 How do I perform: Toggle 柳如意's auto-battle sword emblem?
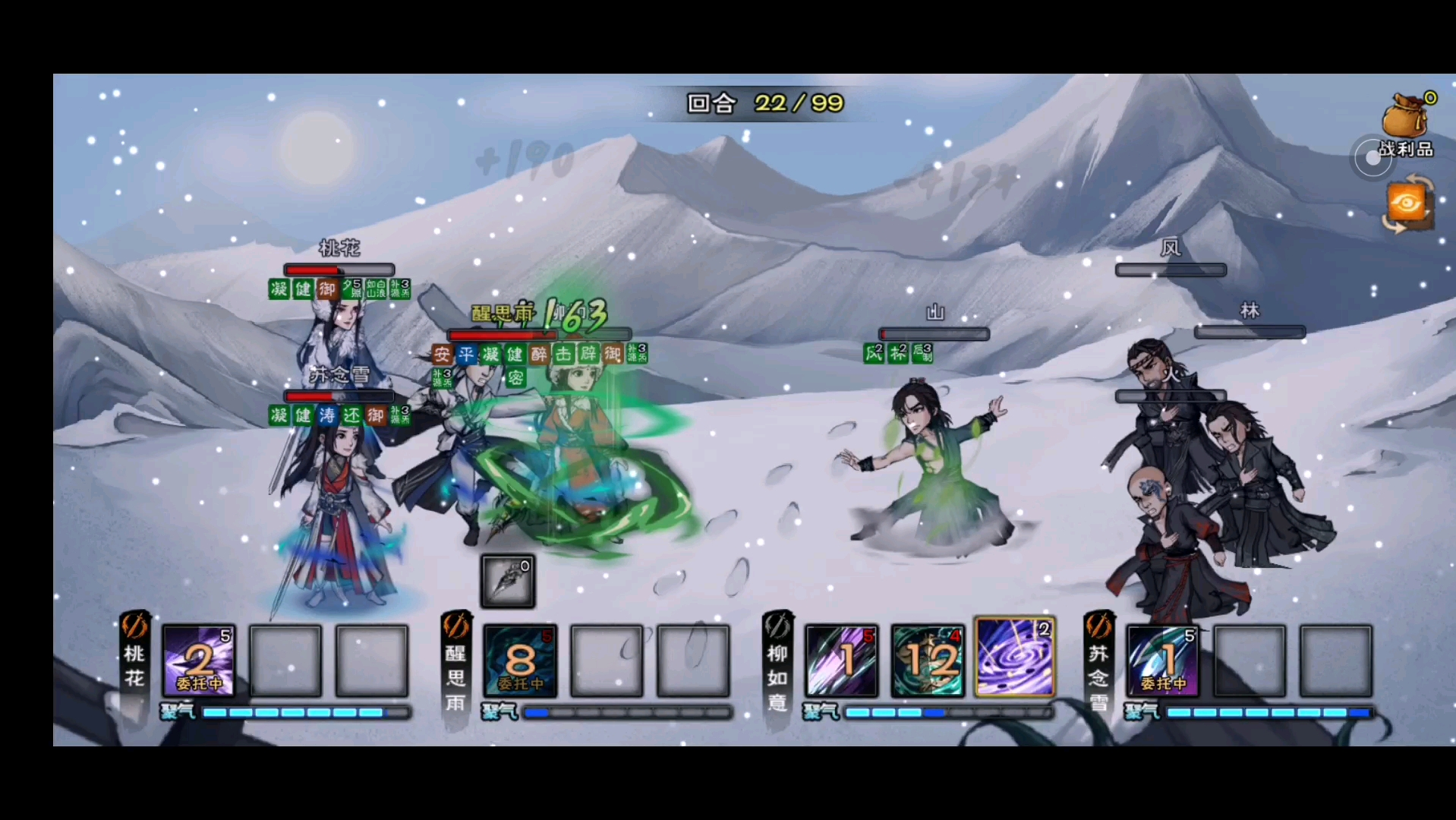point(777,626)
